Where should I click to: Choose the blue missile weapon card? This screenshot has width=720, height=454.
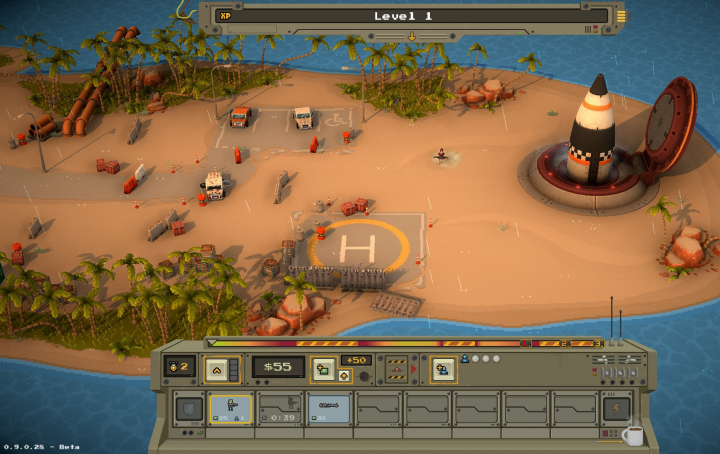[328, 408]
